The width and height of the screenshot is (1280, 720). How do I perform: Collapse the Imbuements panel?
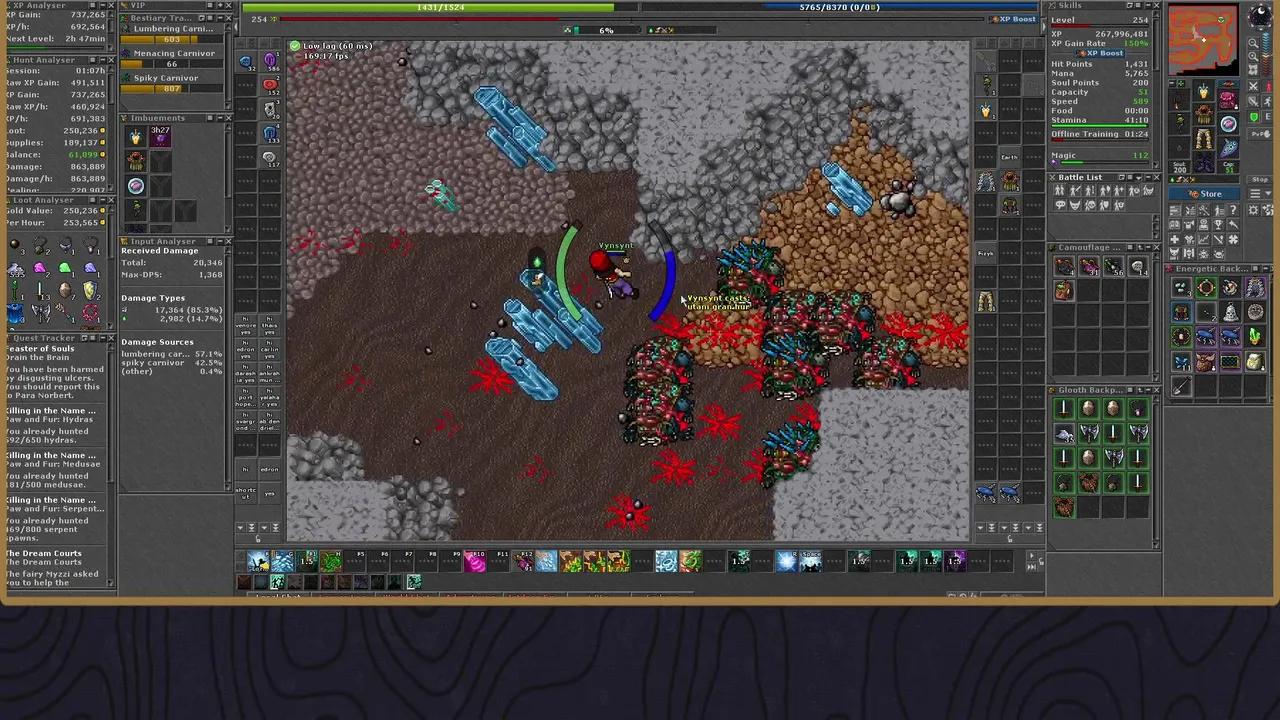pos(219,118)
